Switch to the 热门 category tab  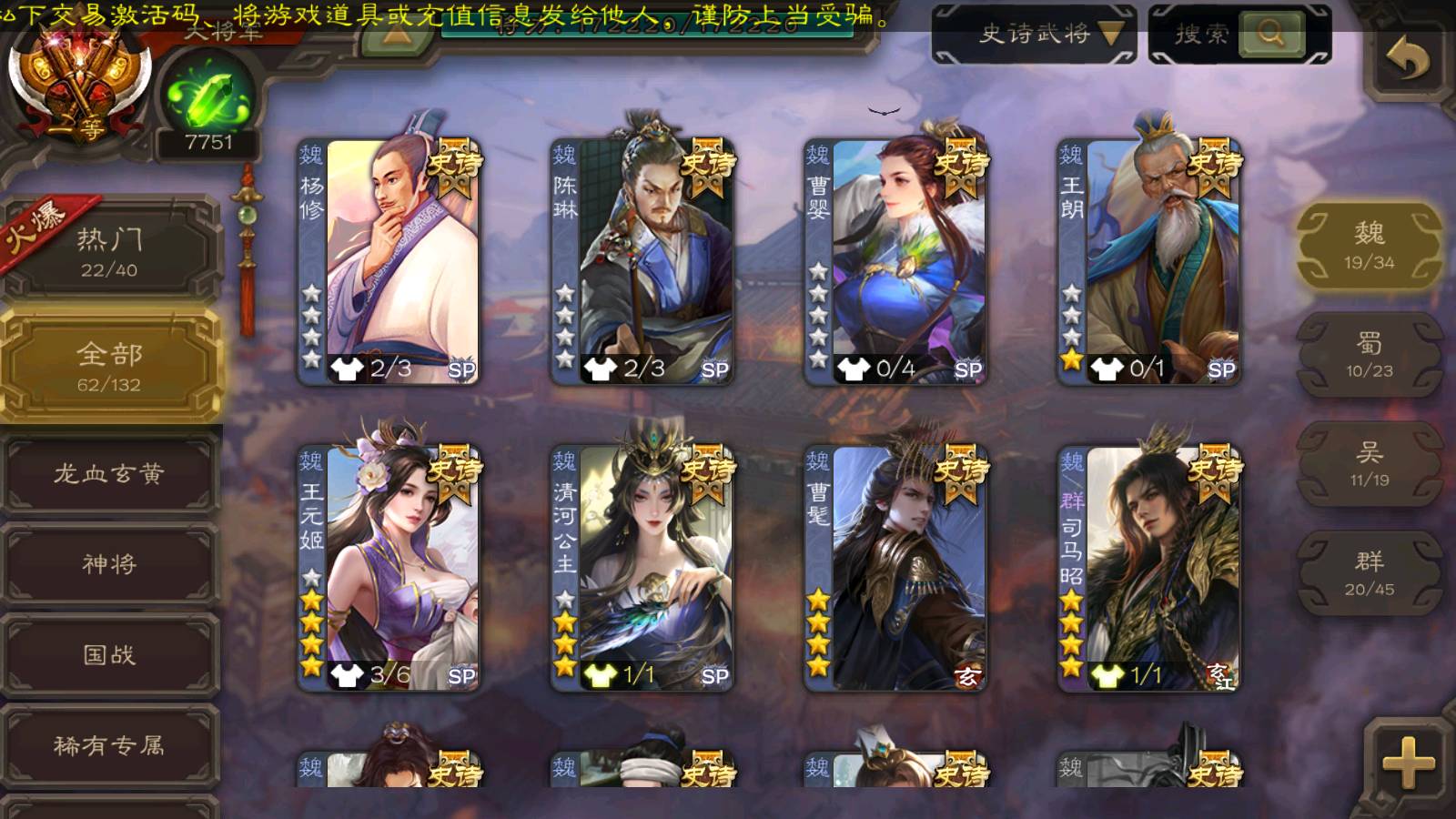point(109,251)
